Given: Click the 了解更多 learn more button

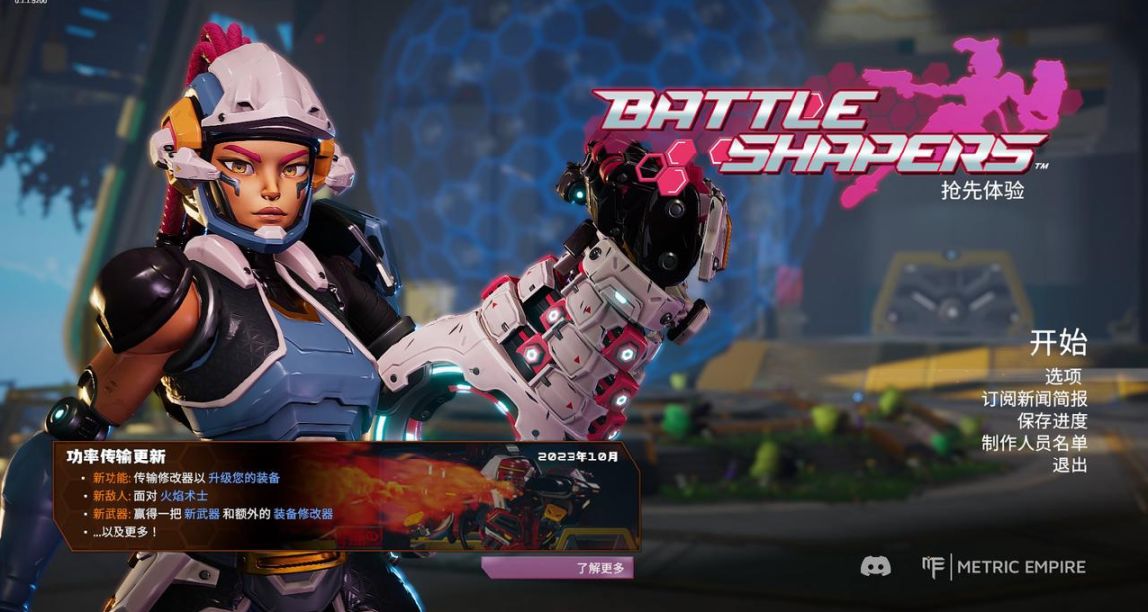Looking at the screenshot, I should 558,568.
